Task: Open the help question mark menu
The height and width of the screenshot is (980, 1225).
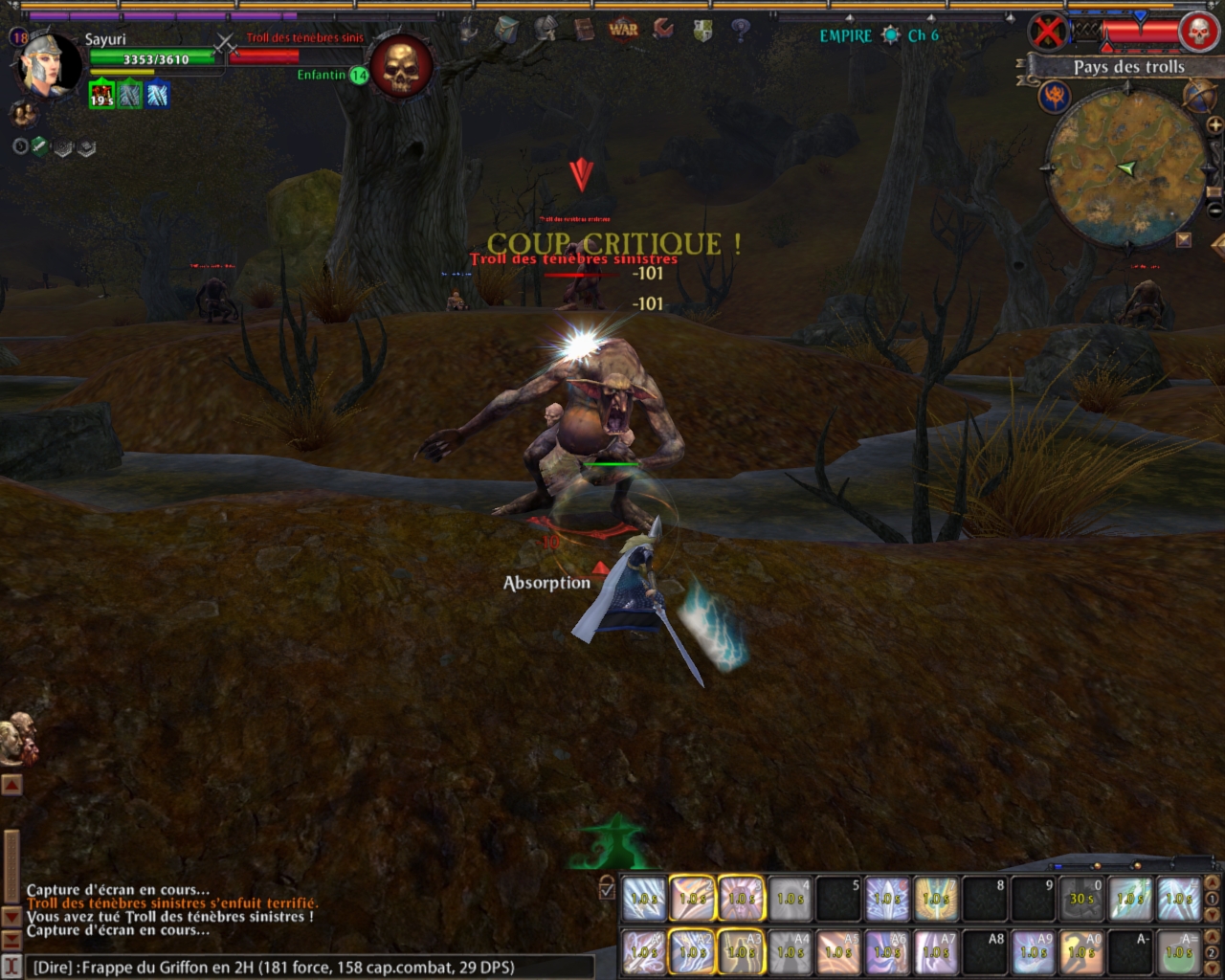Action: (740, 30)
